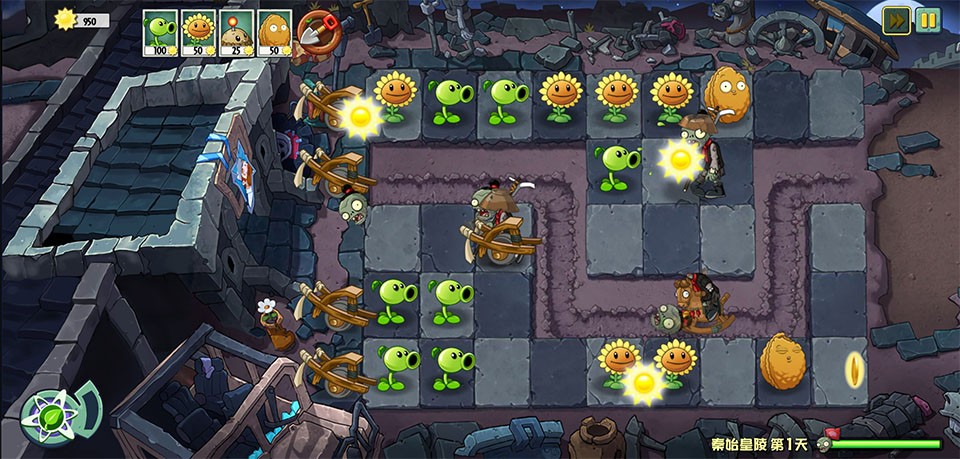Pause the game
The width and height of the screenshot is (960, 459).
tap(928, 20)
